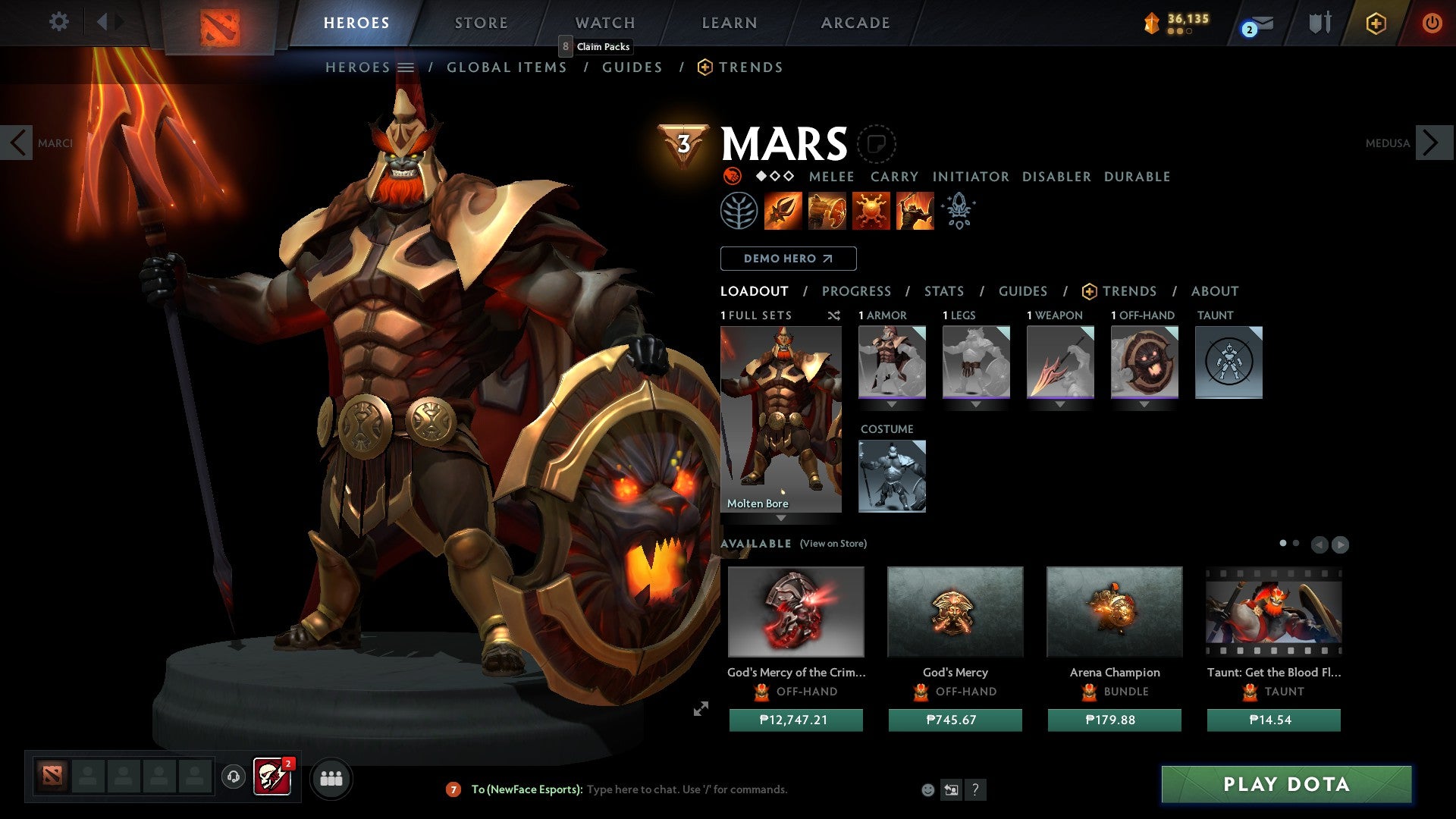This screenshot has width=1456, height=819.
Task: Click the headset voice chat icon
Action: (x=232, y=778)
